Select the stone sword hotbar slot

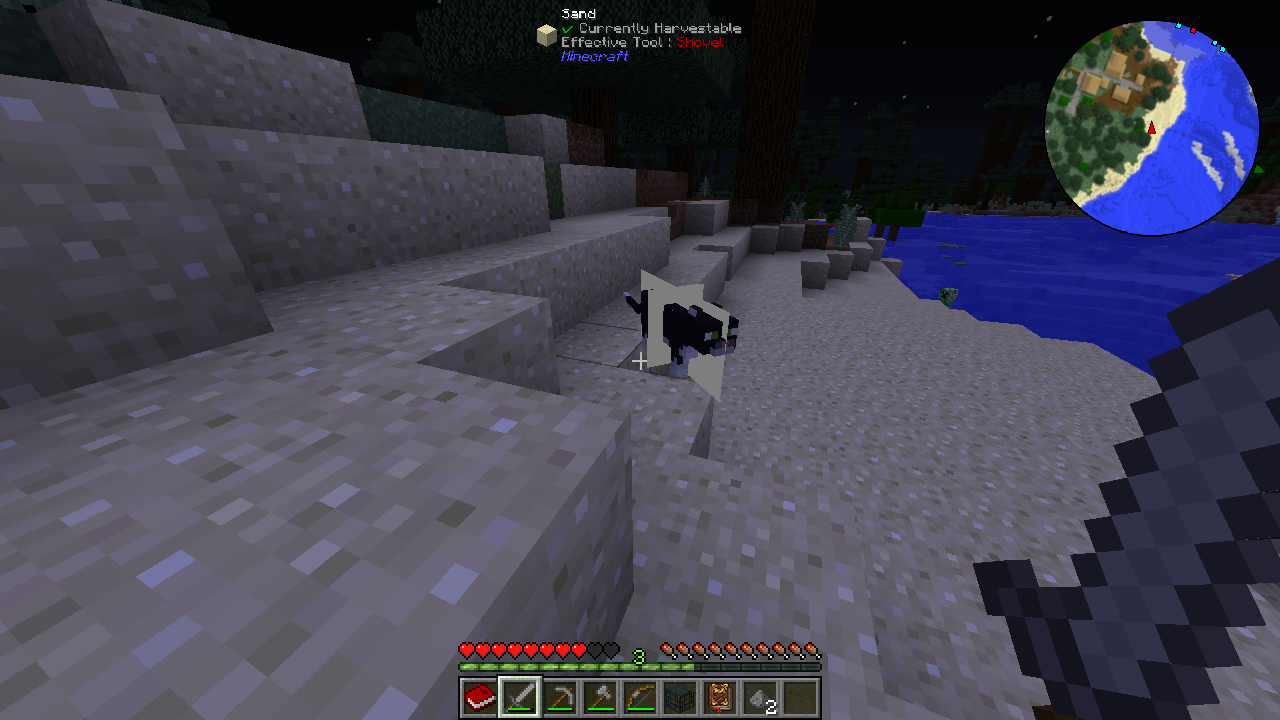(x=520, y=697)
